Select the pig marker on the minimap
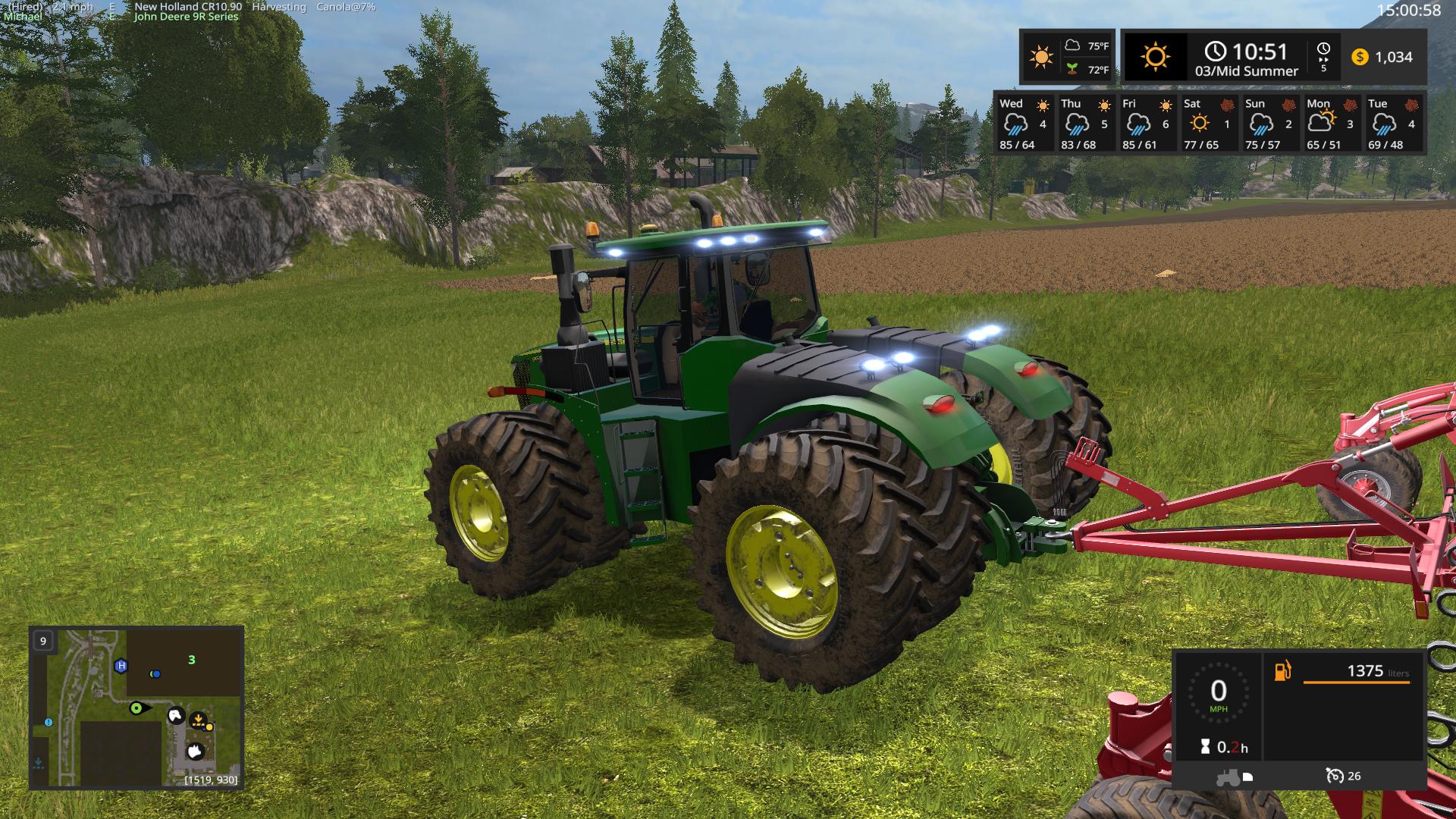1456x819 pixels. pos(195,751)
